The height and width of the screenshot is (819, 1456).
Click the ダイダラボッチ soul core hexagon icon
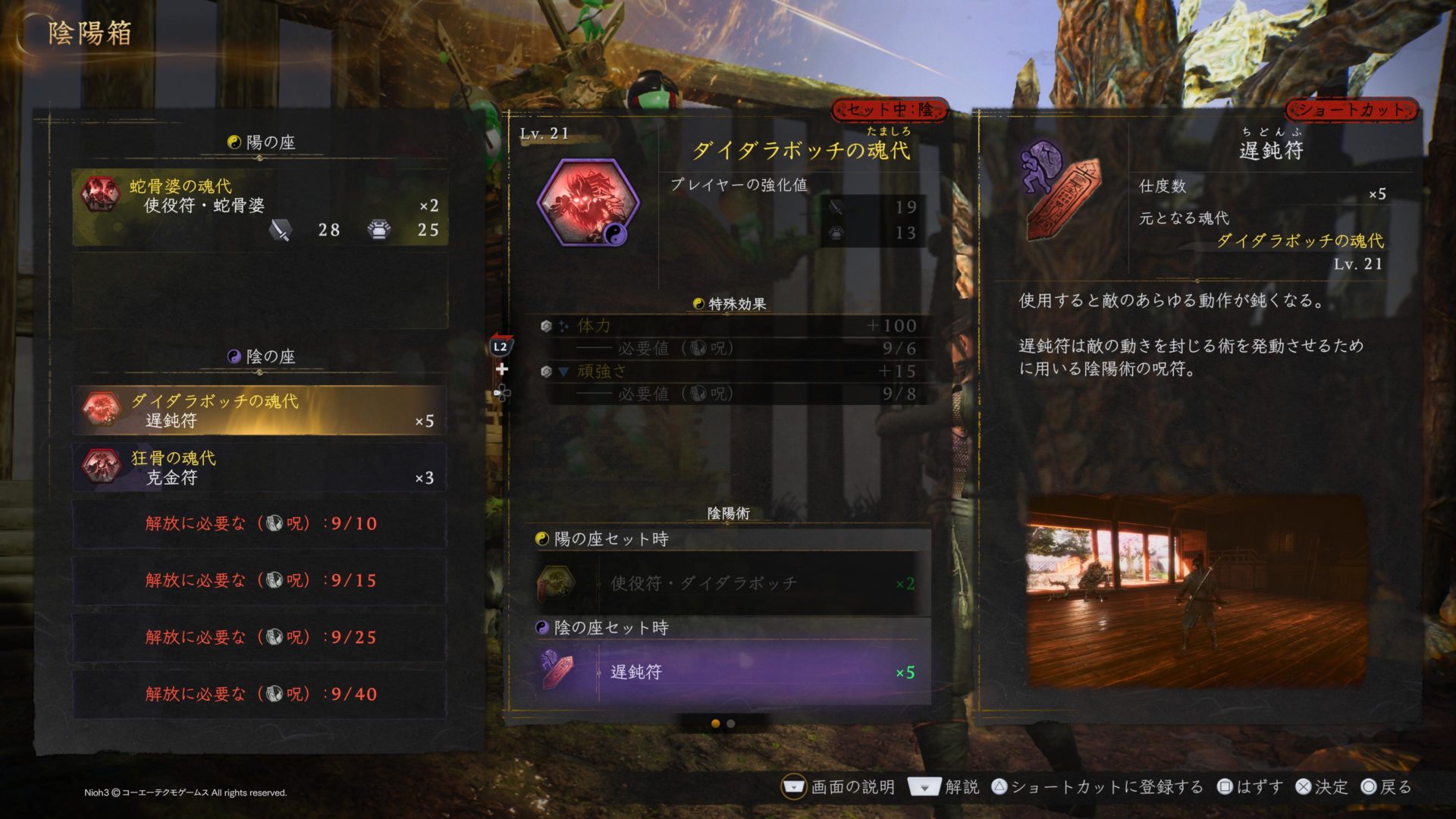(x=588, y=203)
